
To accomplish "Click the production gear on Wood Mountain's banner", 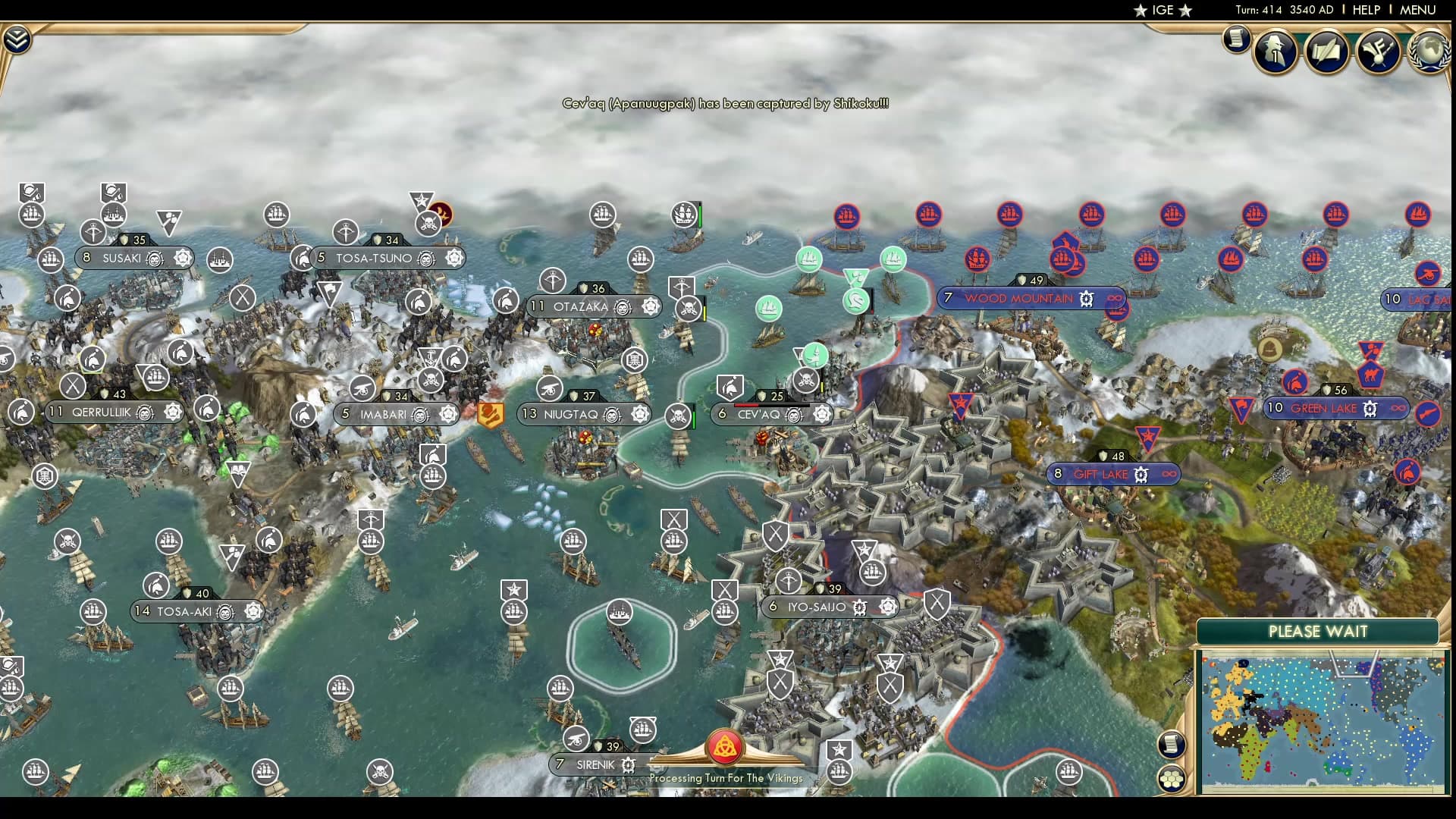I will [1087, 299].
